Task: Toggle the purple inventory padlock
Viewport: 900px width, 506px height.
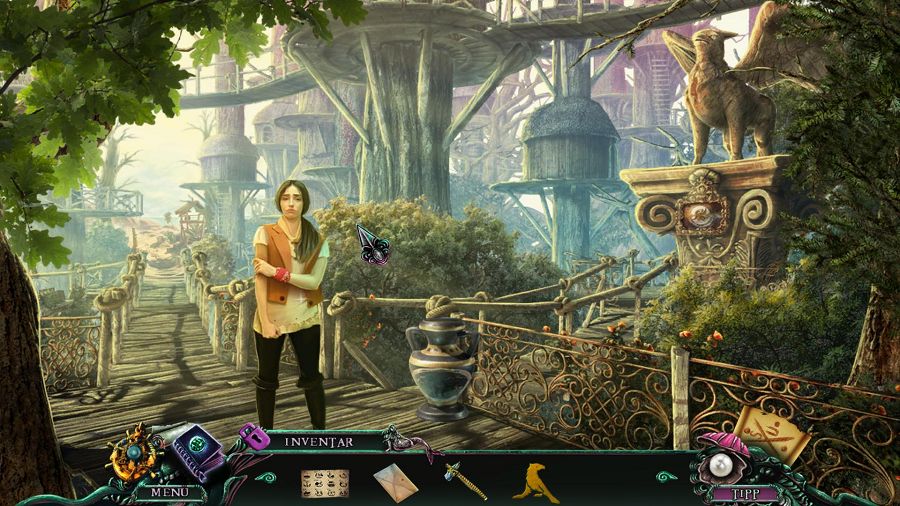Action: pos(251,436)
